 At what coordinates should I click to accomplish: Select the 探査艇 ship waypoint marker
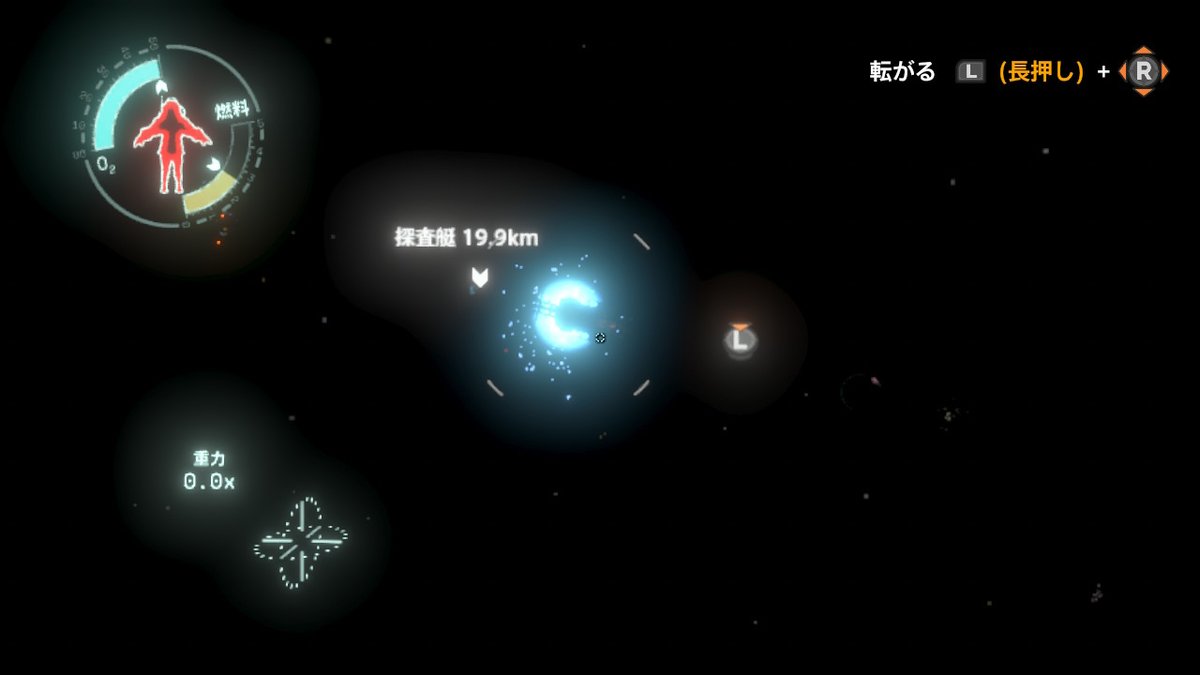tap(480, 278)
